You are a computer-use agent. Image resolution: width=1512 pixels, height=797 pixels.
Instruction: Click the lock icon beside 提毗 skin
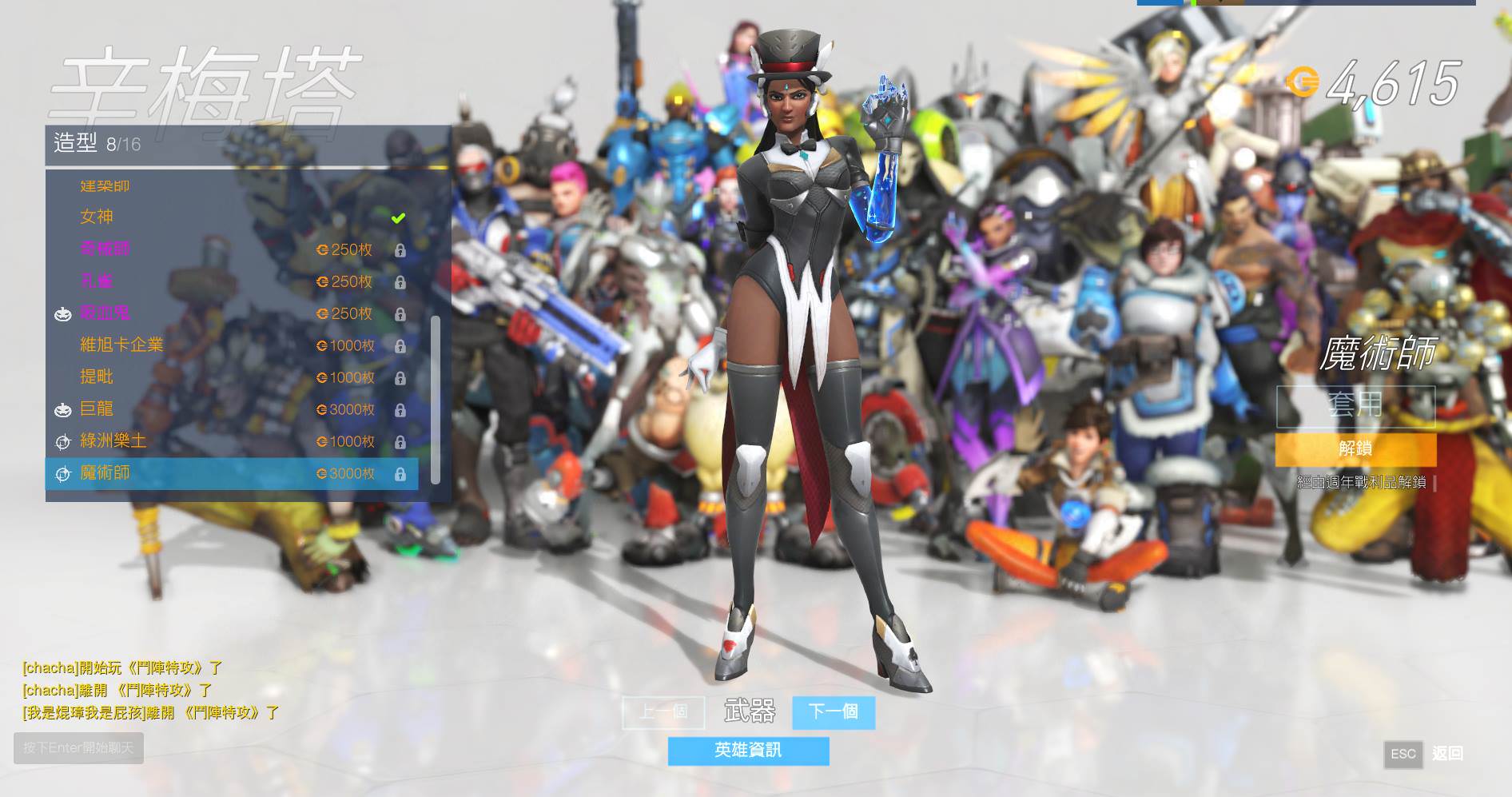coord(401,378)
